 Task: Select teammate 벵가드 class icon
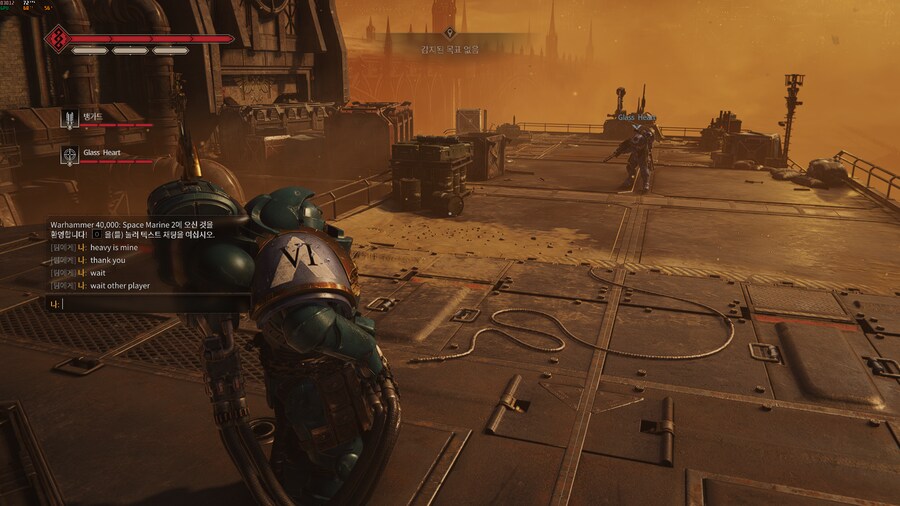(70, 119)
